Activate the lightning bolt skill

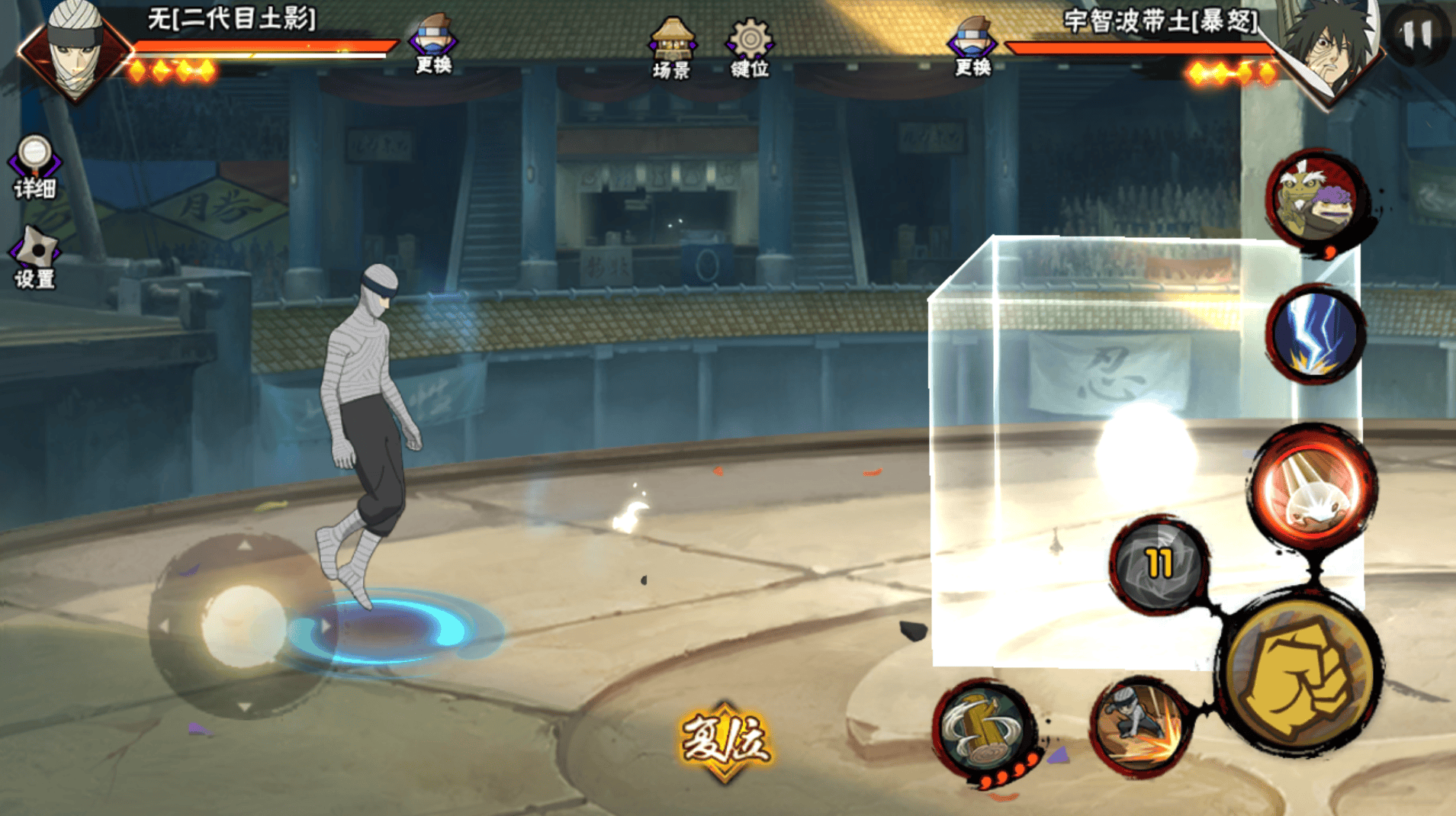(x=1315, y=334)
